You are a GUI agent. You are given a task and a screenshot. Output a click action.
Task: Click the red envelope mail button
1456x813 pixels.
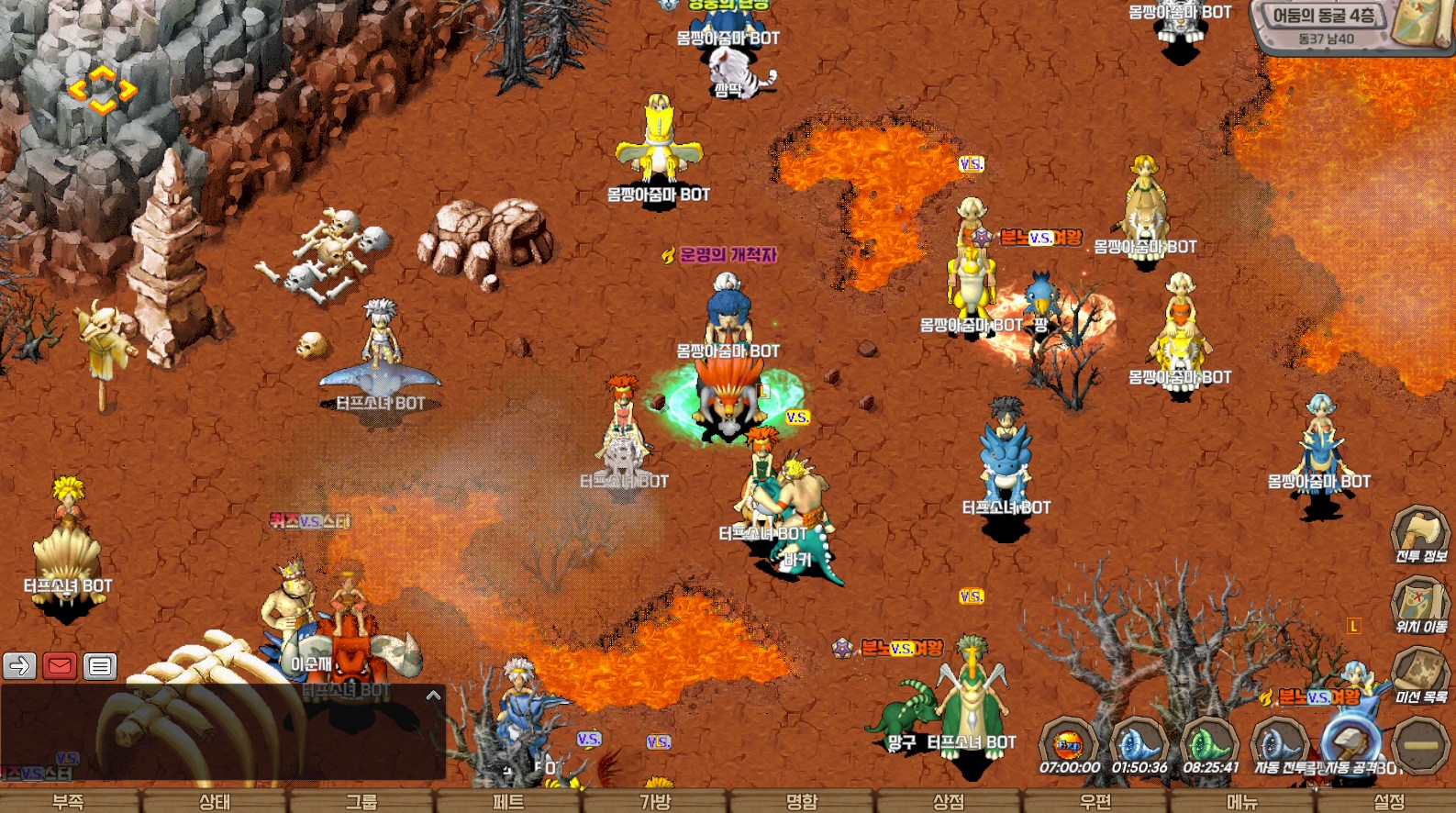pyautogui.click(x=60, y=665)
